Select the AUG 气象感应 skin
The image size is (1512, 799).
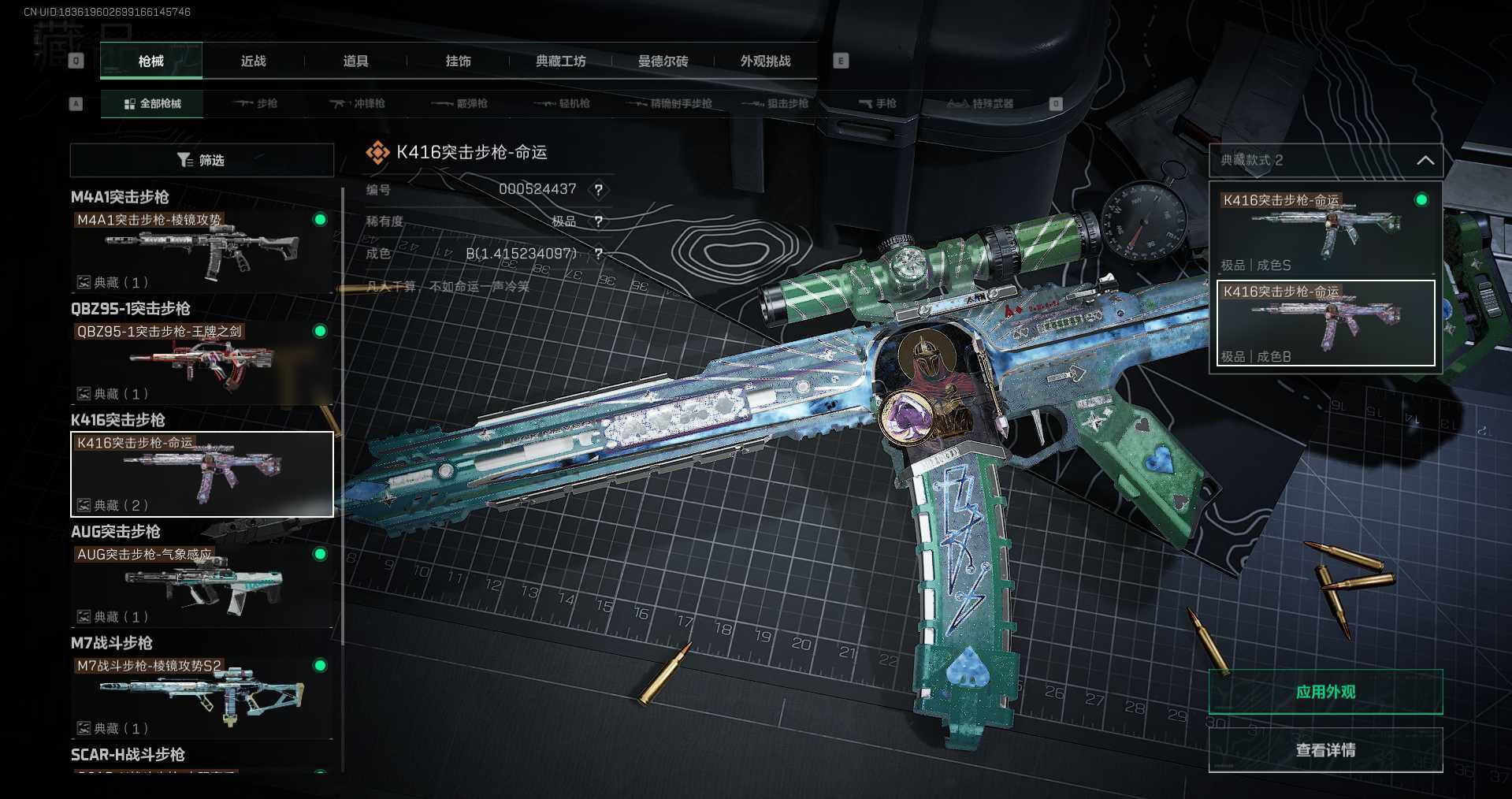(202, 585)
